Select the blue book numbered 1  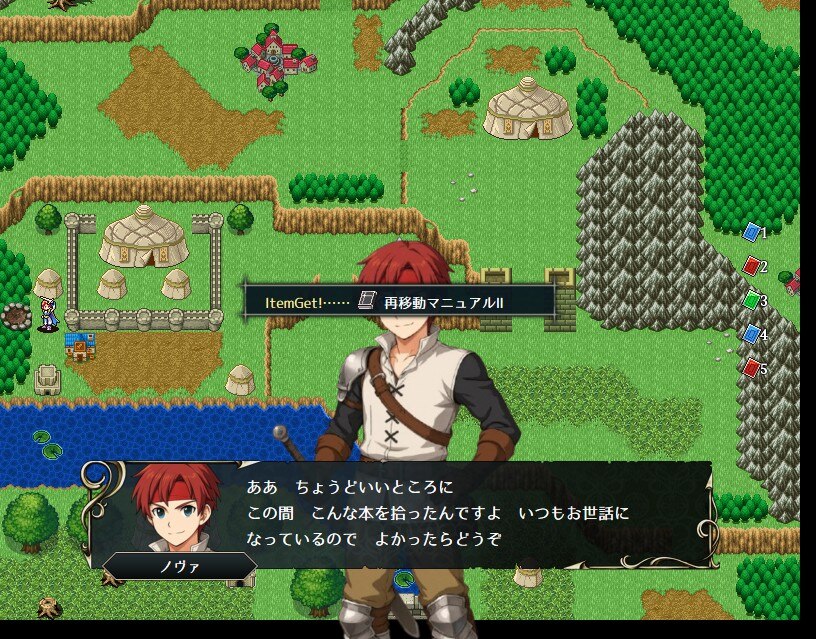point(752,232)
